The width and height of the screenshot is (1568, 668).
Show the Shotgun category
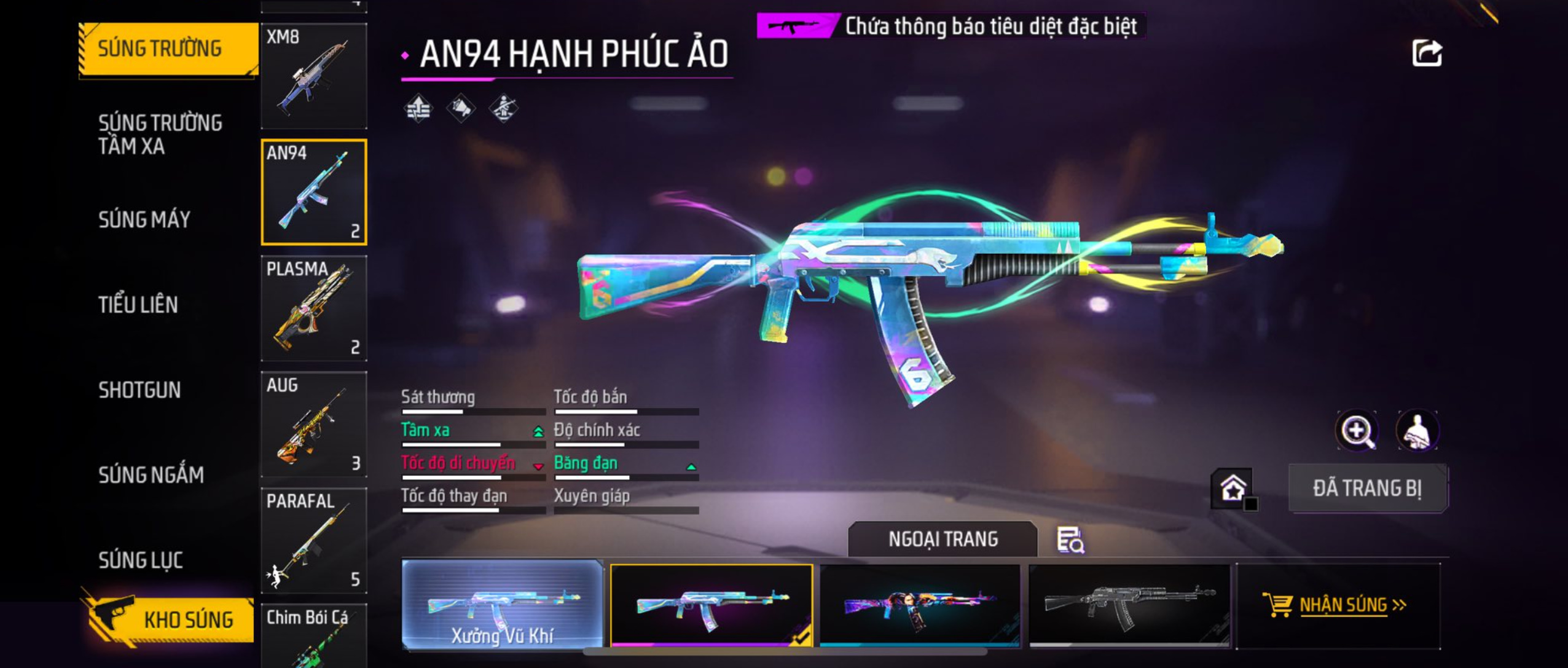pyautogui.click(x=139, y=390)
